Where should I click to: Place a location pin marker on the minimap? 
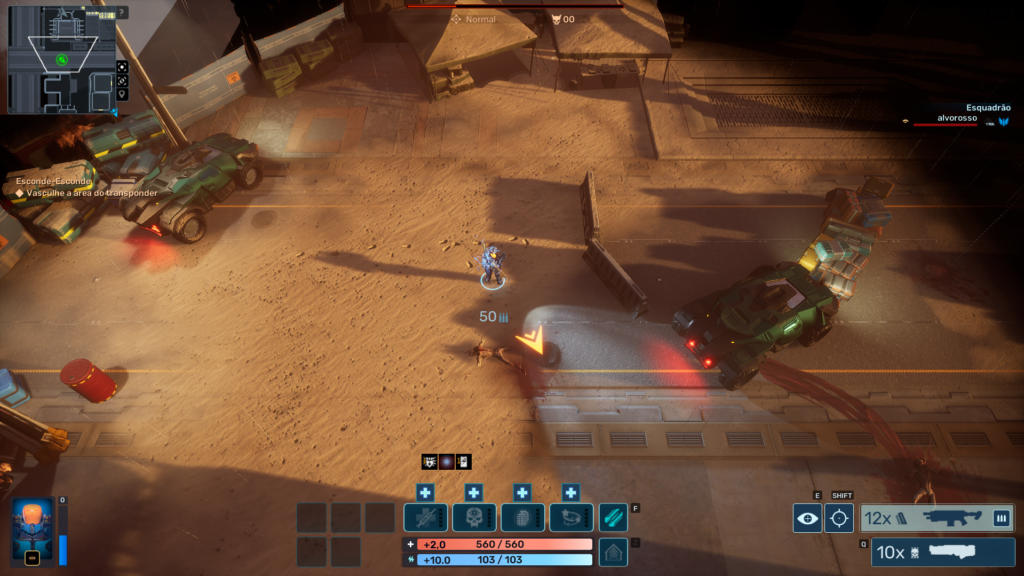(x=122, y=94)
